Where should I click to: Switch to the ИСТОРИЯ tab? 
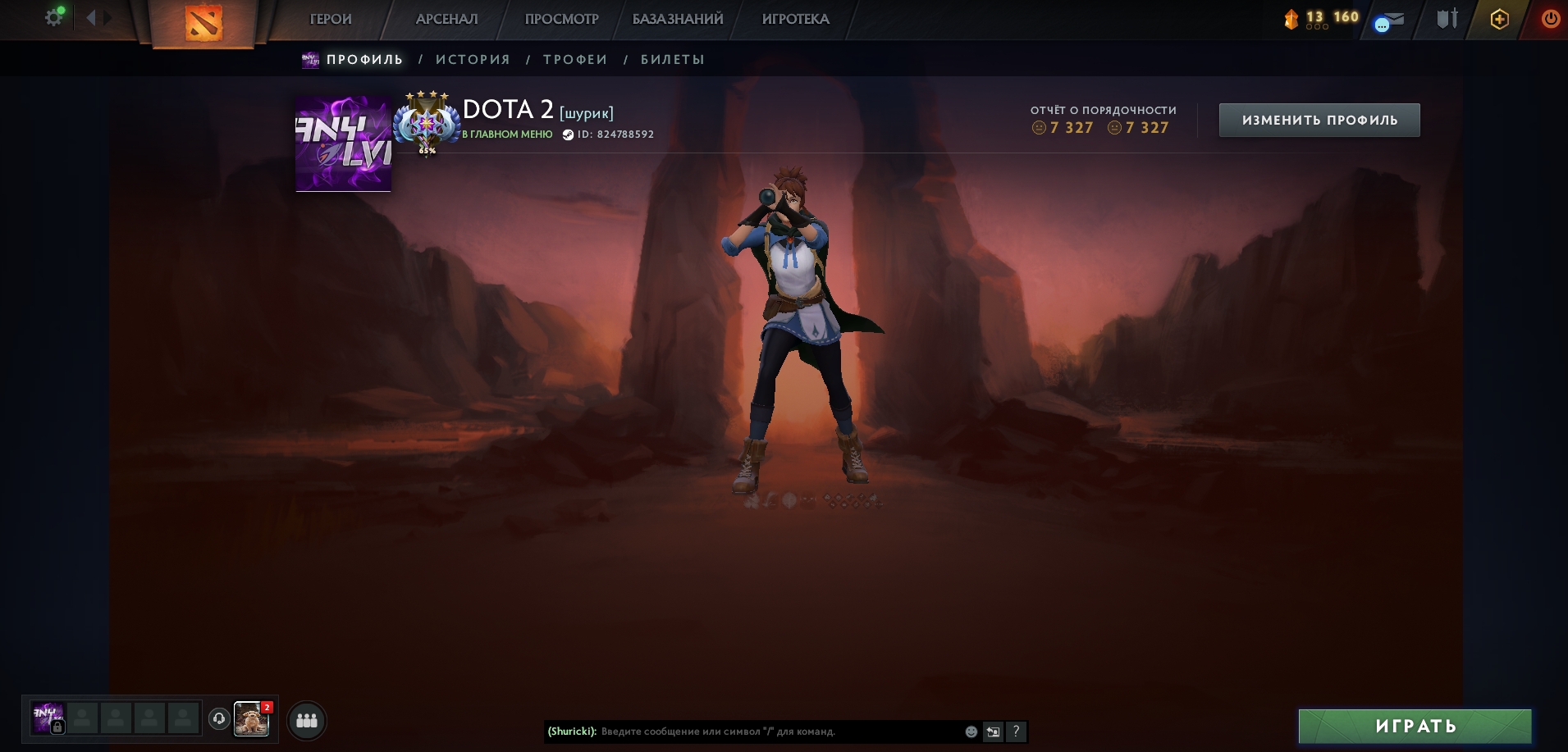click(x=473, y=59)
